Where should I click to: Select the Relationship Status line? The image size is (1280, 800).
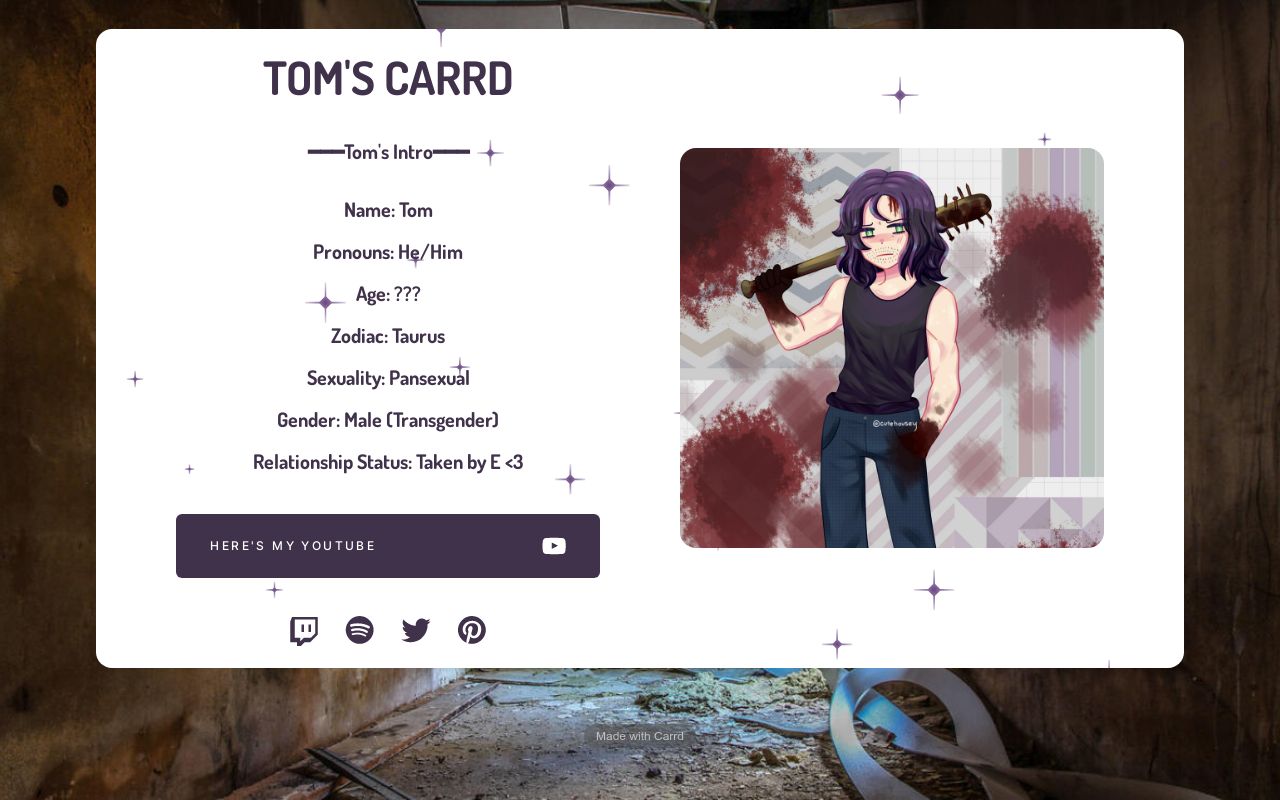(x=388, y=461)
